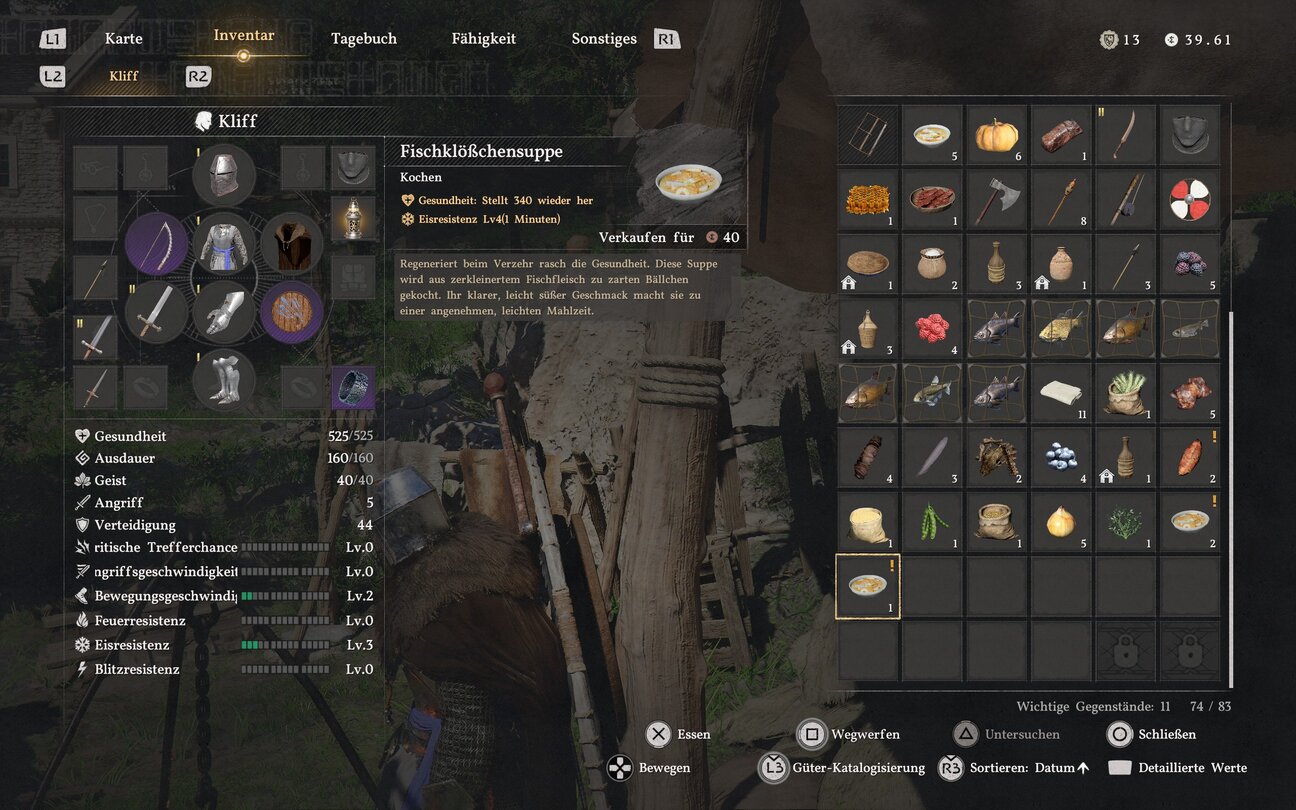Choose the chainmail chest armor slot
The width and height of the screenshot is (1296, 810).
[224, 243]
